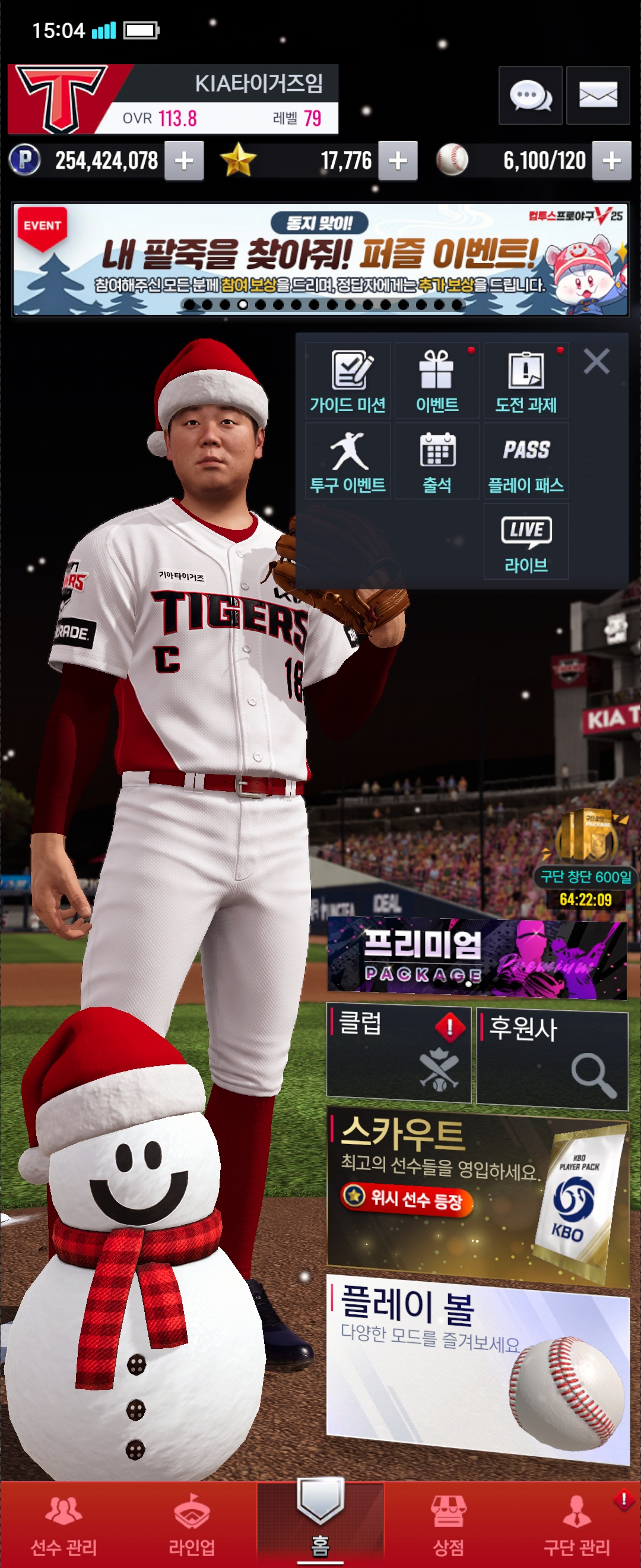The width and height of the screenshot is (641, 1568).
Task: Open the chat speech bubble icon
Action: (x=529, y=96)
